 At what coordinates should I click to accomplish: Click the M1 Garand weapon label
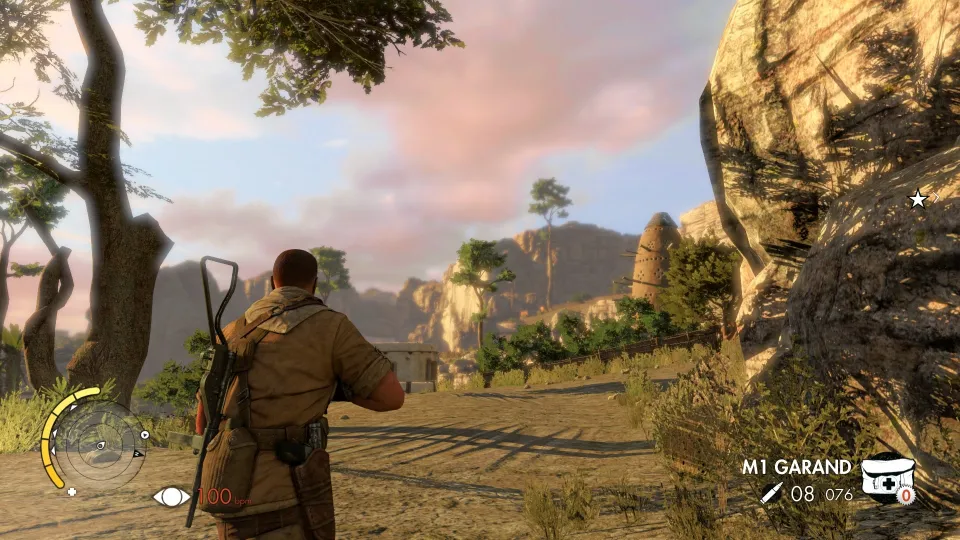point(796,467)
